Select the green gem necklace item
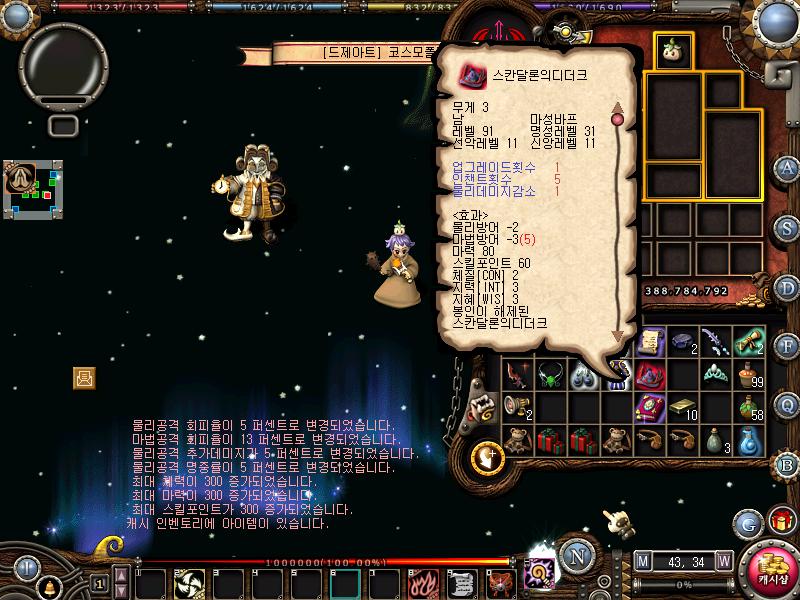The image size is (800, 600). pos(550,376)
